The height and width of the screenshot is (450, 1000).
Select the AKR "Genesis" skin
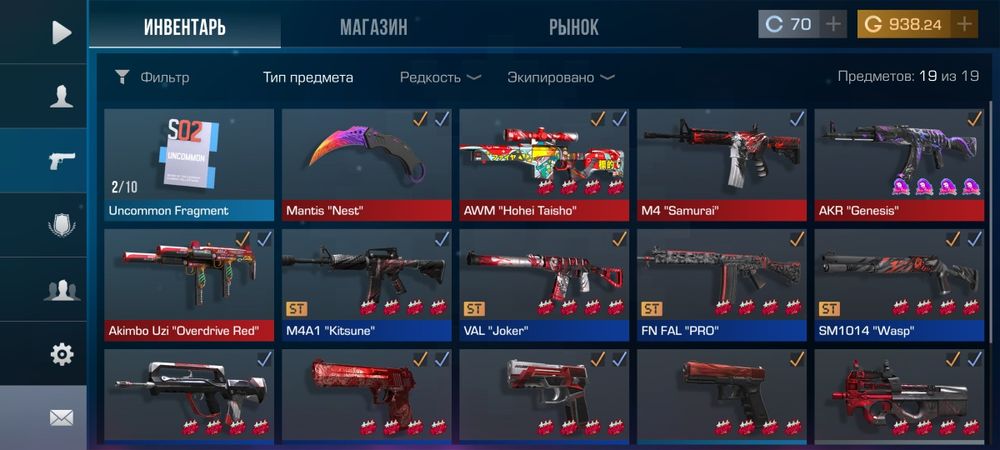coord(898,163)
